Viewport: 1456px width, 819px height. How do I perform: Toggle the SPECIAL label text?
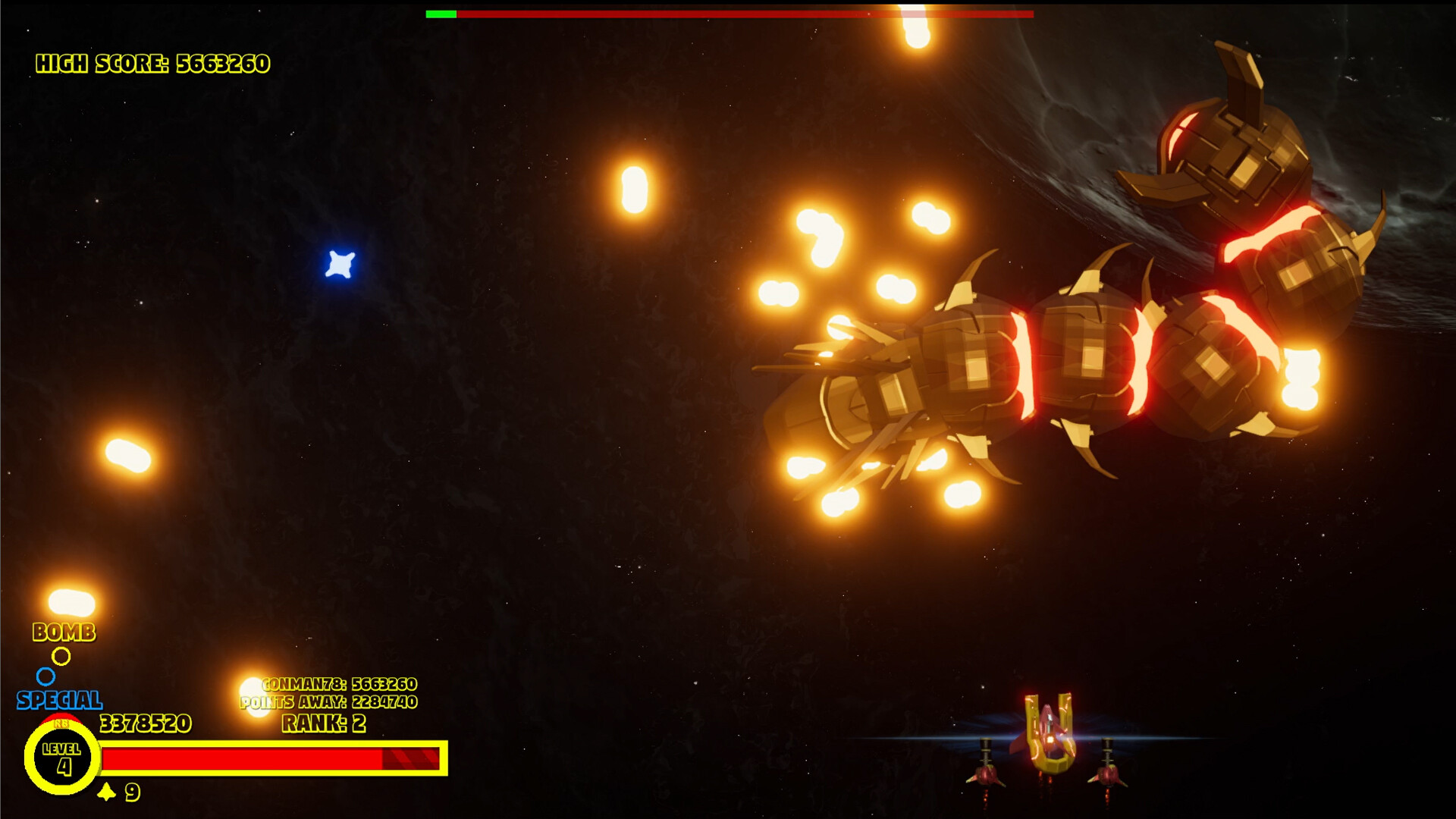(x=61, y=697)
